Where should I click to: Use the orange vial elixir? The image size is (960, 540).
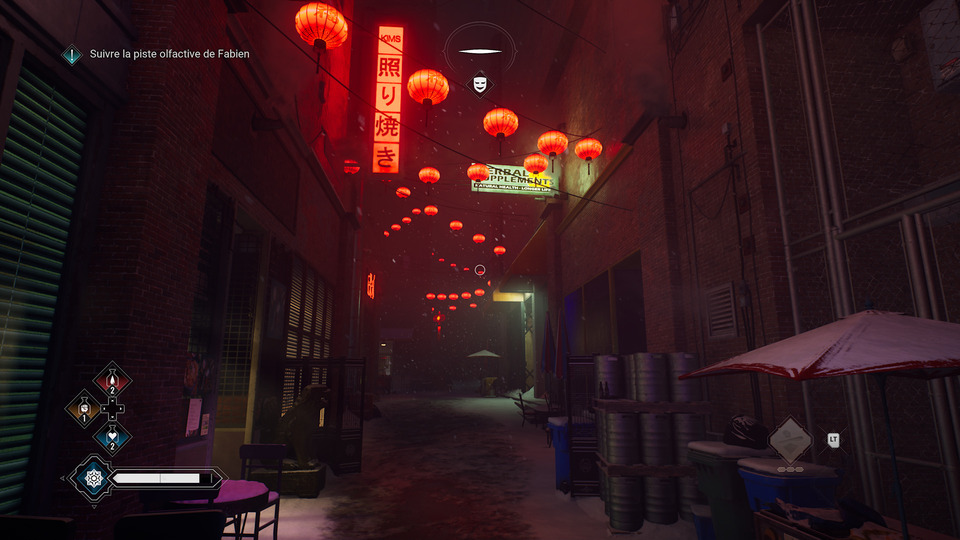coord(83,408)
